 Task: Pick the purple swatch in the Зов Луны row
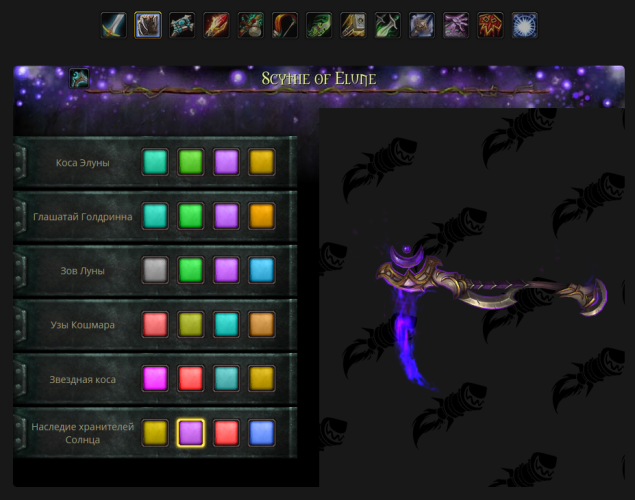coord(226,270)
